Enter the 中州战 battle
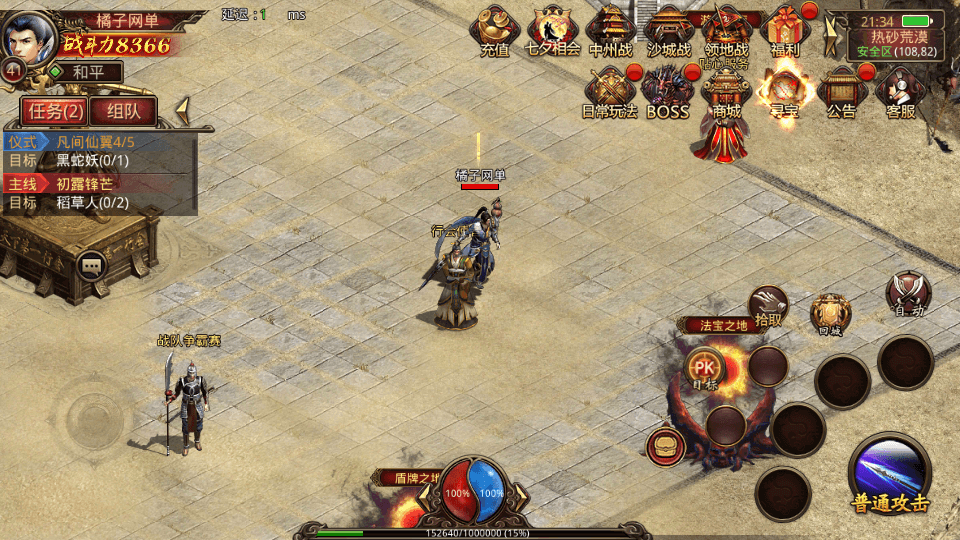The height and width of the screenshot is (540, 960). [610, 30]
